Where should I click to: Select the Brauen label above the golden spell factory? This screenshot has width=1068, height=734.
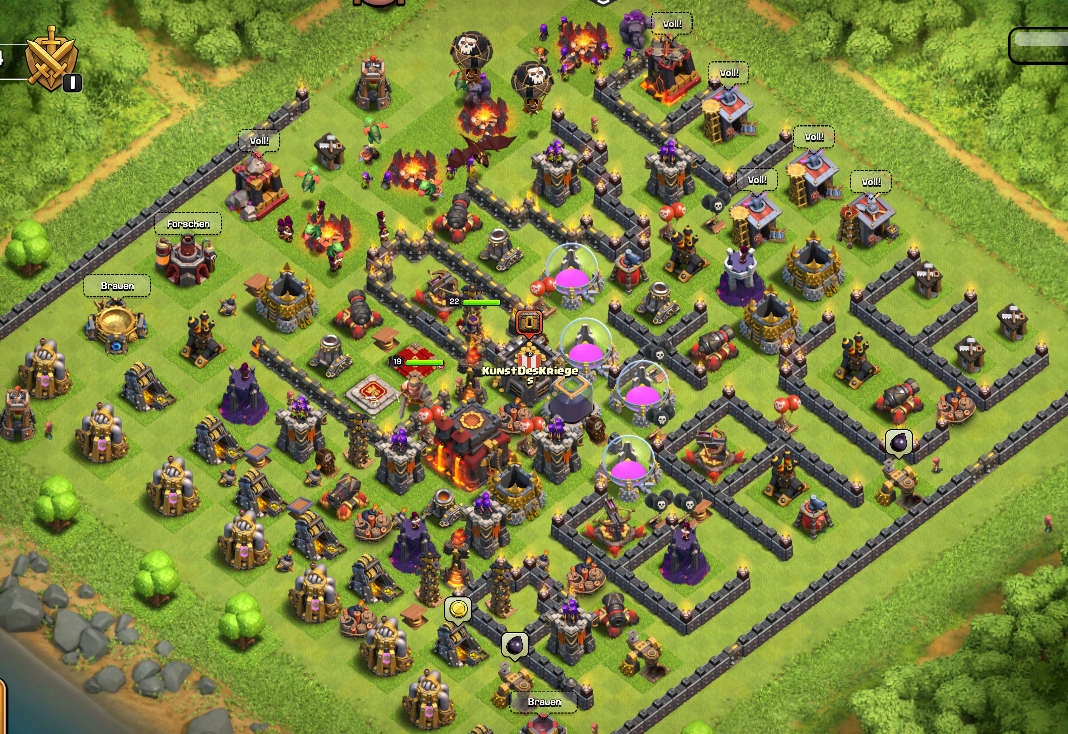tap(117, 286)
